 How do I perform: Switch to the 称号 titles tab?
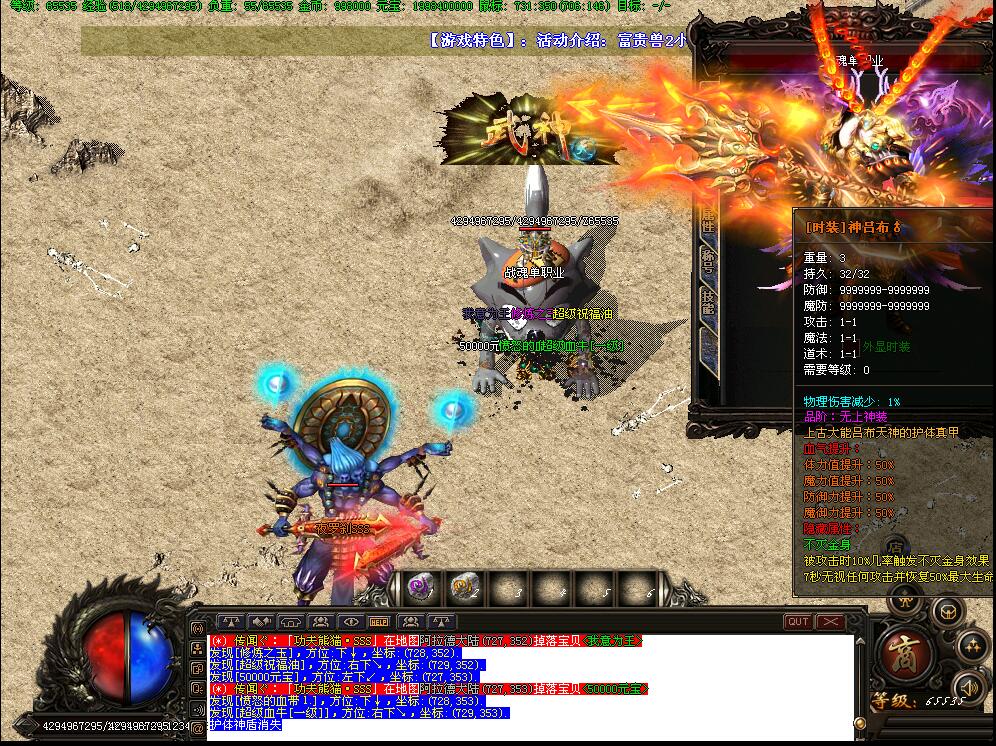pyautogui.click(x=708, y=262)
